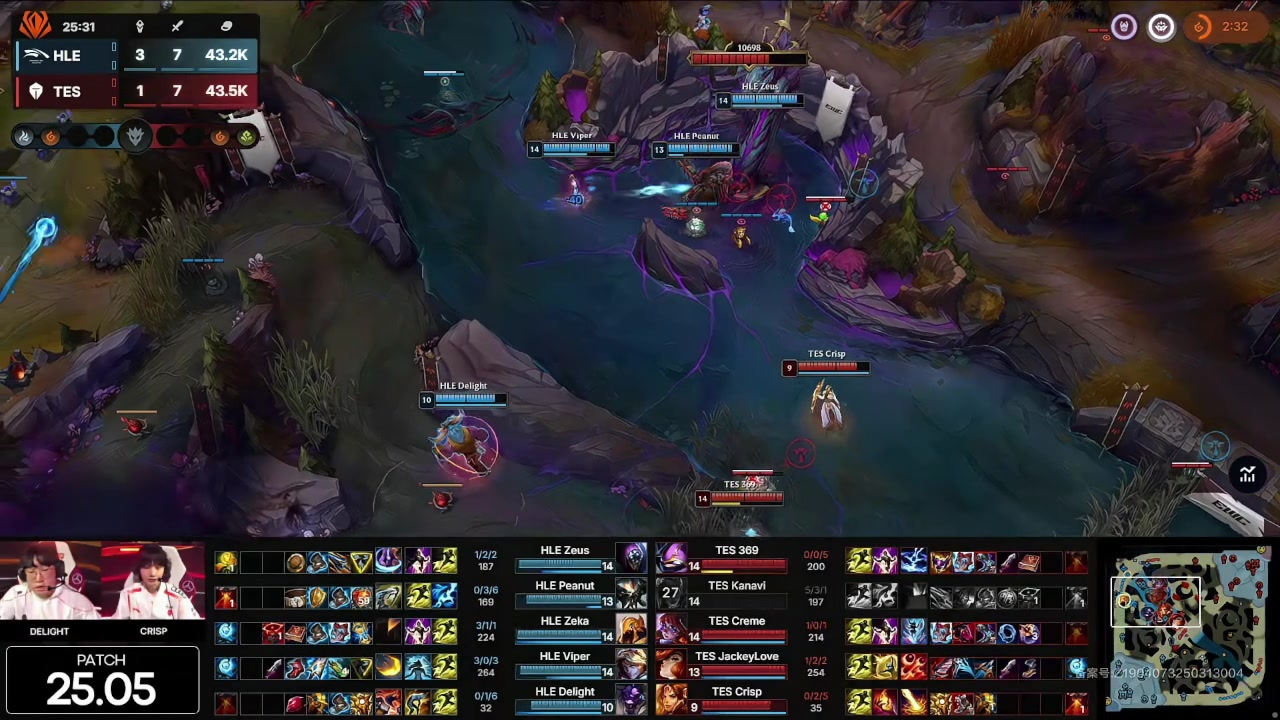Click the HLE team score bar

click(136, 55)
